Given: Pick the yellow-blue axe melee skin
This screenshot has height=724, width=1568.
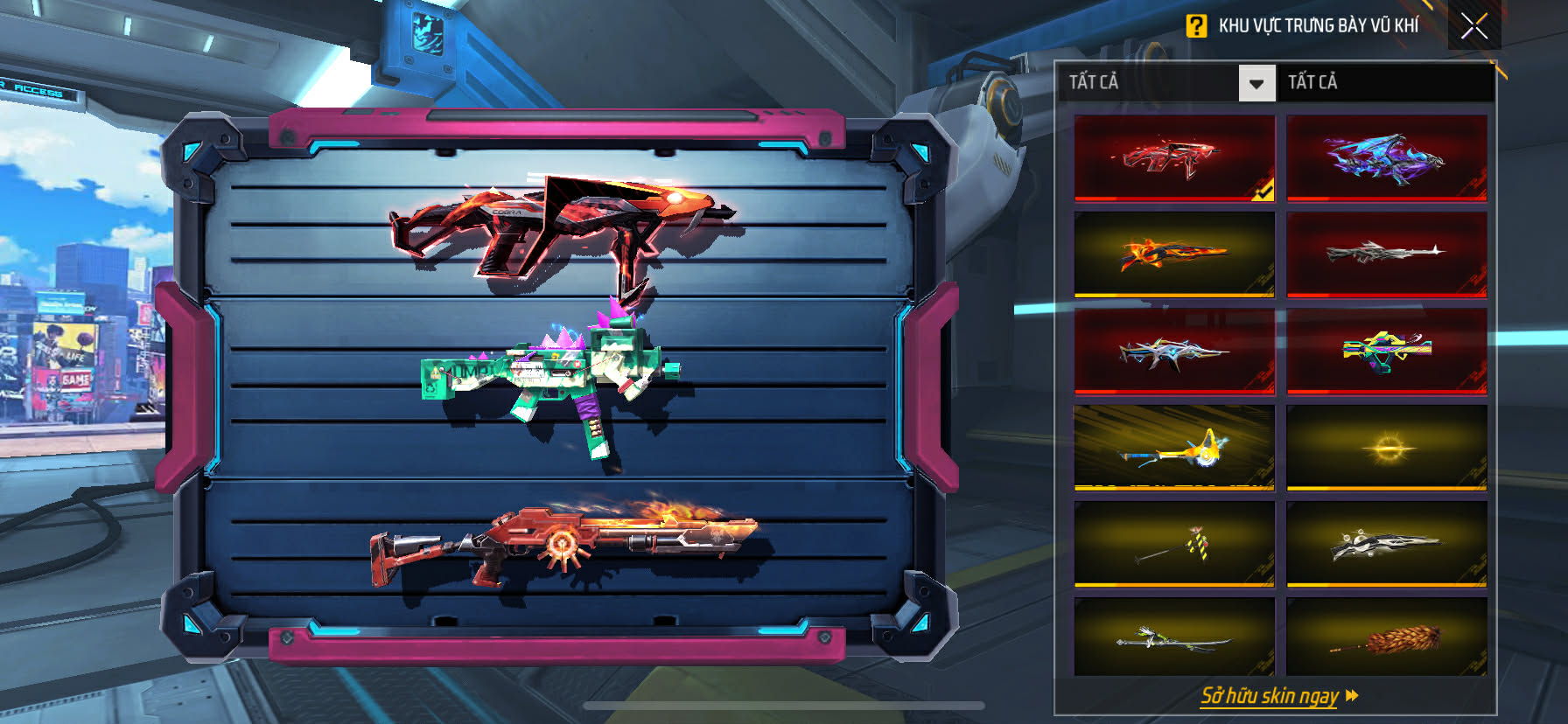Looking at the screenshot, I should [x=1173, y=448].
